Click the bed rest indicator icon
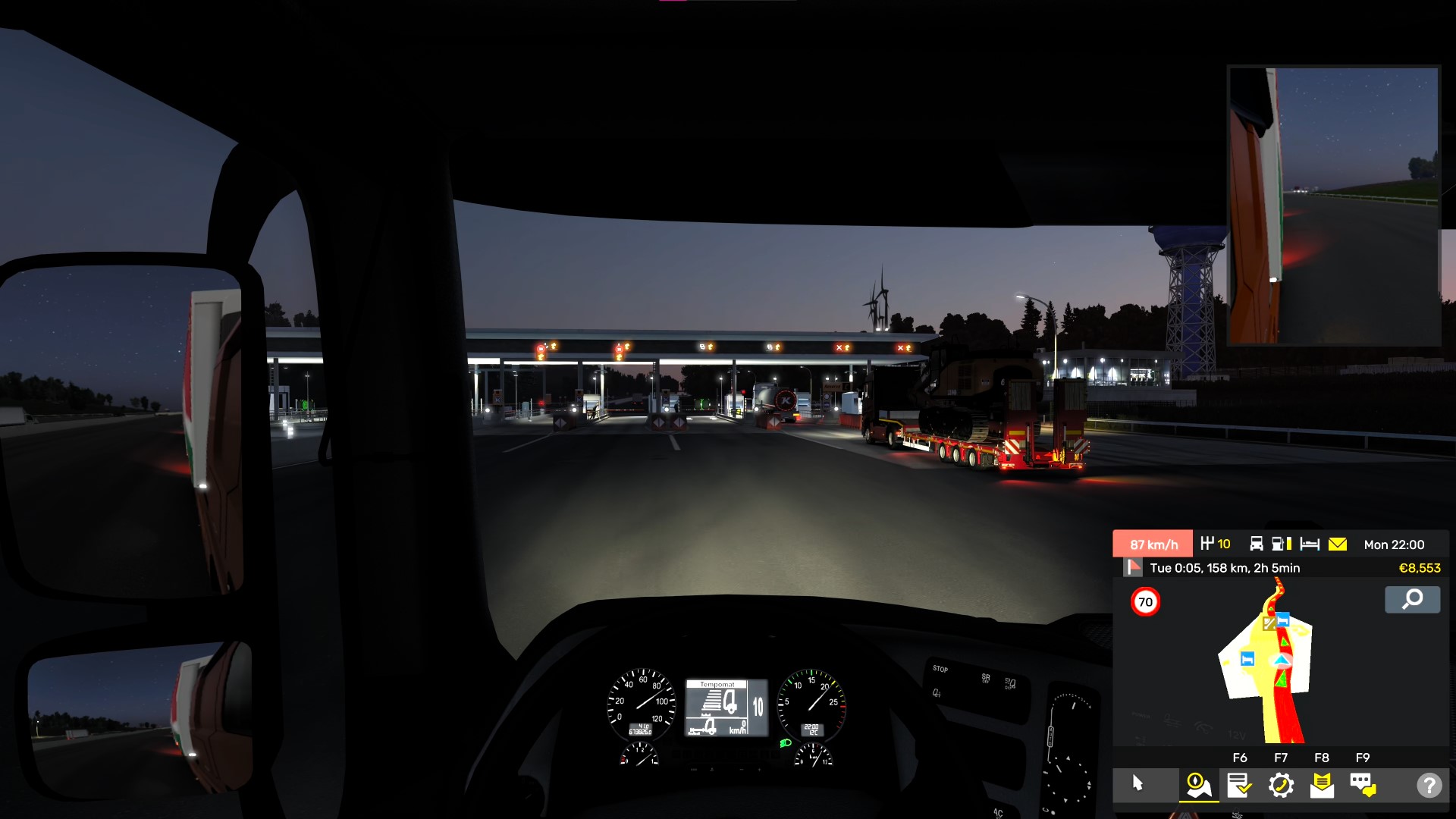Viewport: 1456px width, 819px height. pyautogui.click(x=1310, y=544)
